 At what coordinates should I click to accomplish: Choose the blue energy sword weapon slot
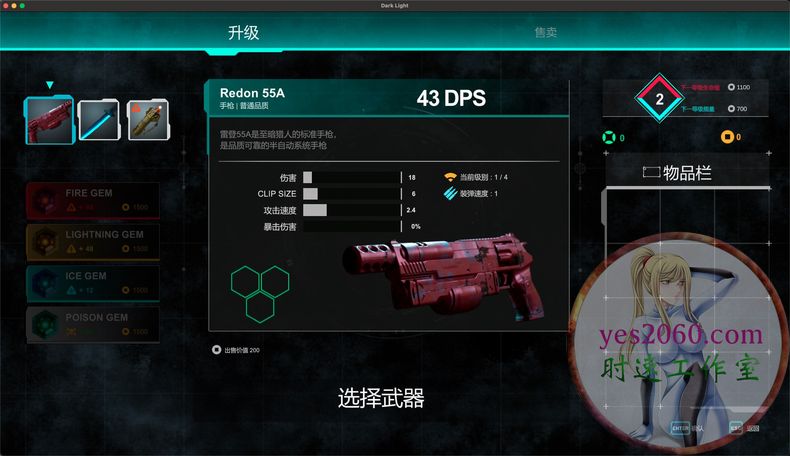[99, 120]
